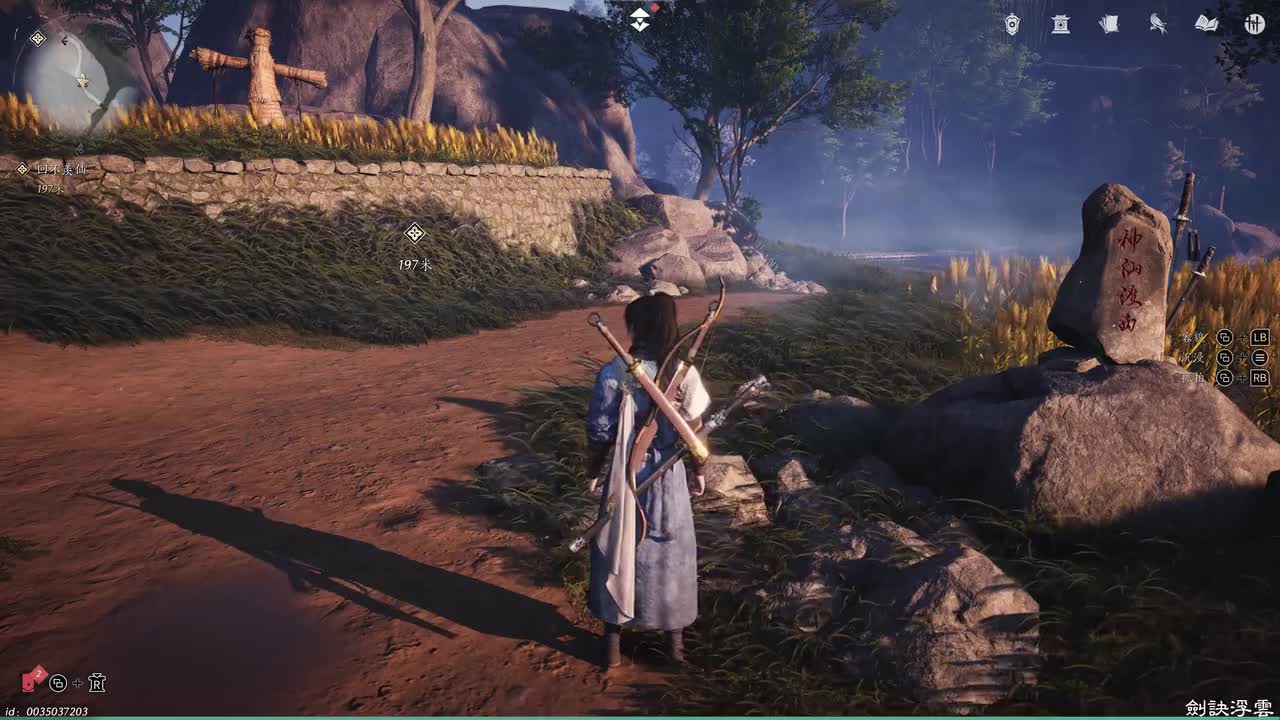
Task: Click the diamond waypoint marker showing 197 meters
Action: pyautogui.click(x=414, y=234)
